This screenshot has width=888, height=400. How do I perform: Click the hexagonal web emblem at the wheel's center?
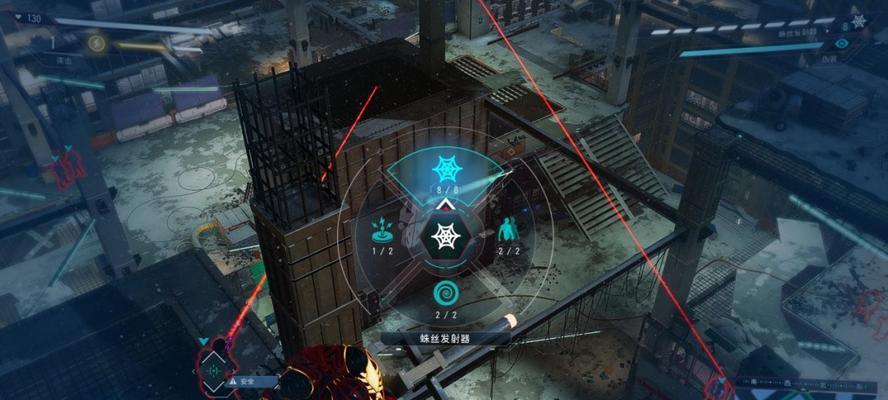[x=443, y=236]
